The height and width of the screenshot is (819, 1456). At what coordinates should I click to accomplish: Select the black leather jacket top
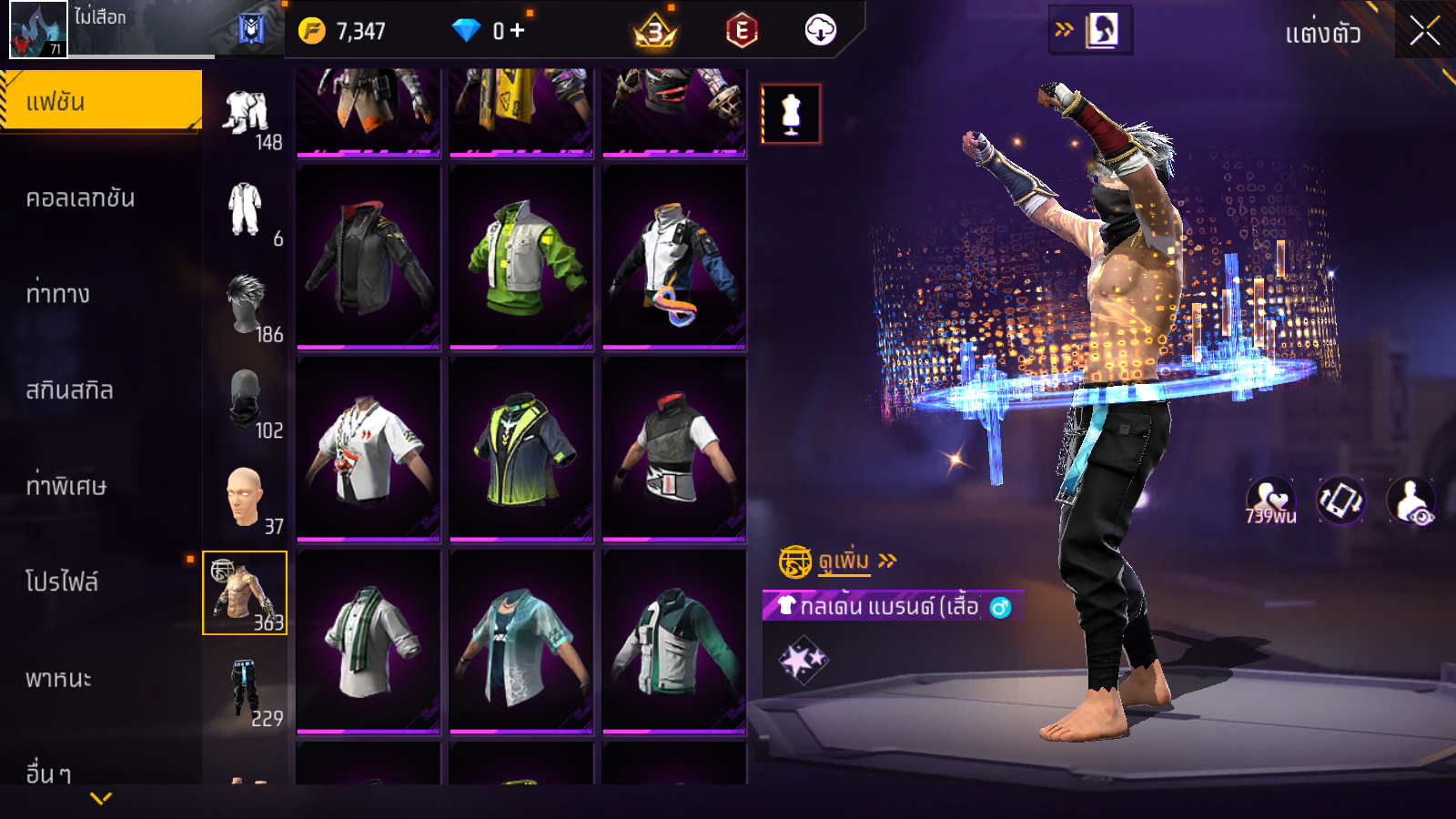pyautogui.click(x=369, y=257)
